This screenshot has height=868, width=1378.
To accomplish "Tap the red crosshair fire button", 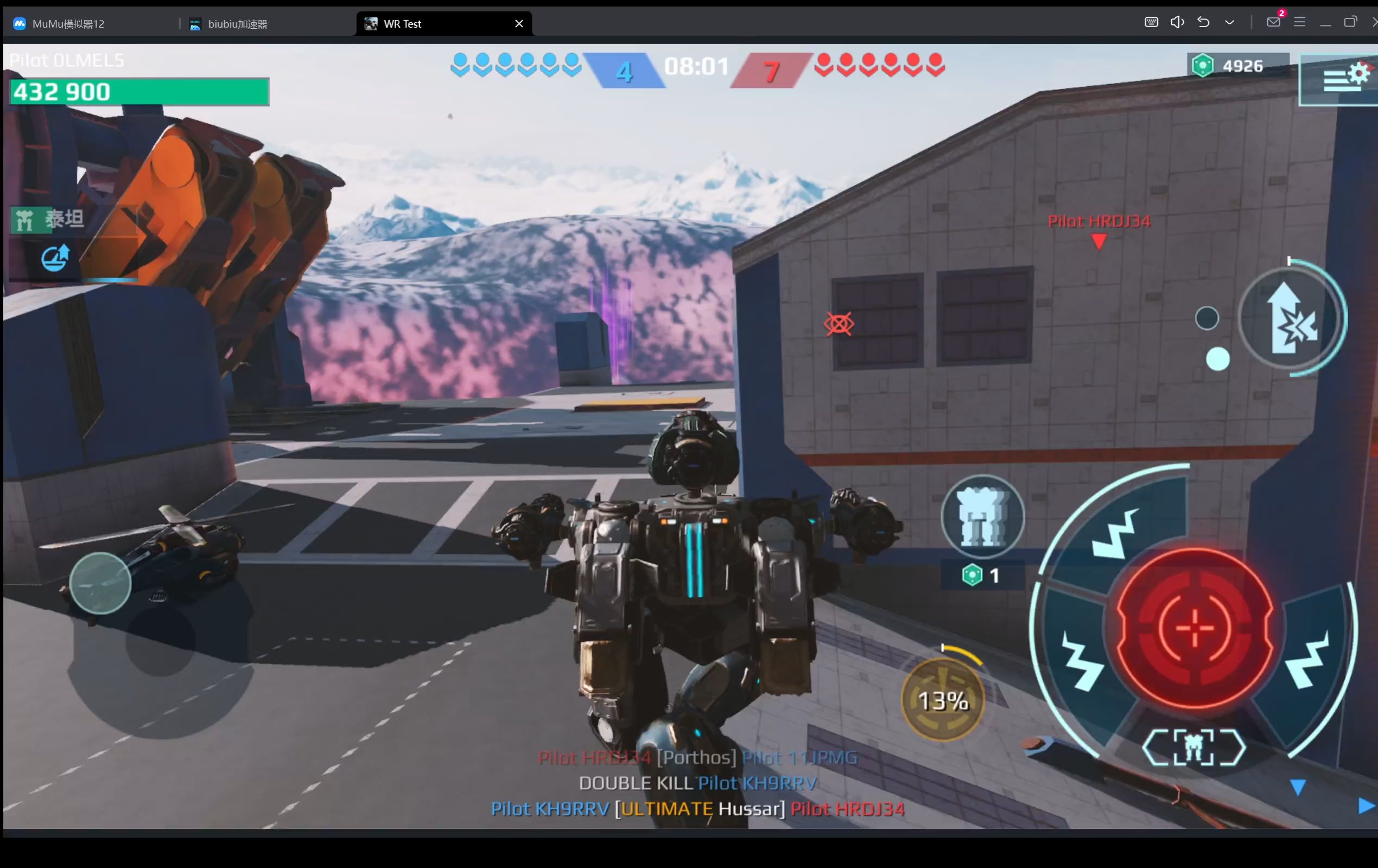I will (x=1195, y=628).
